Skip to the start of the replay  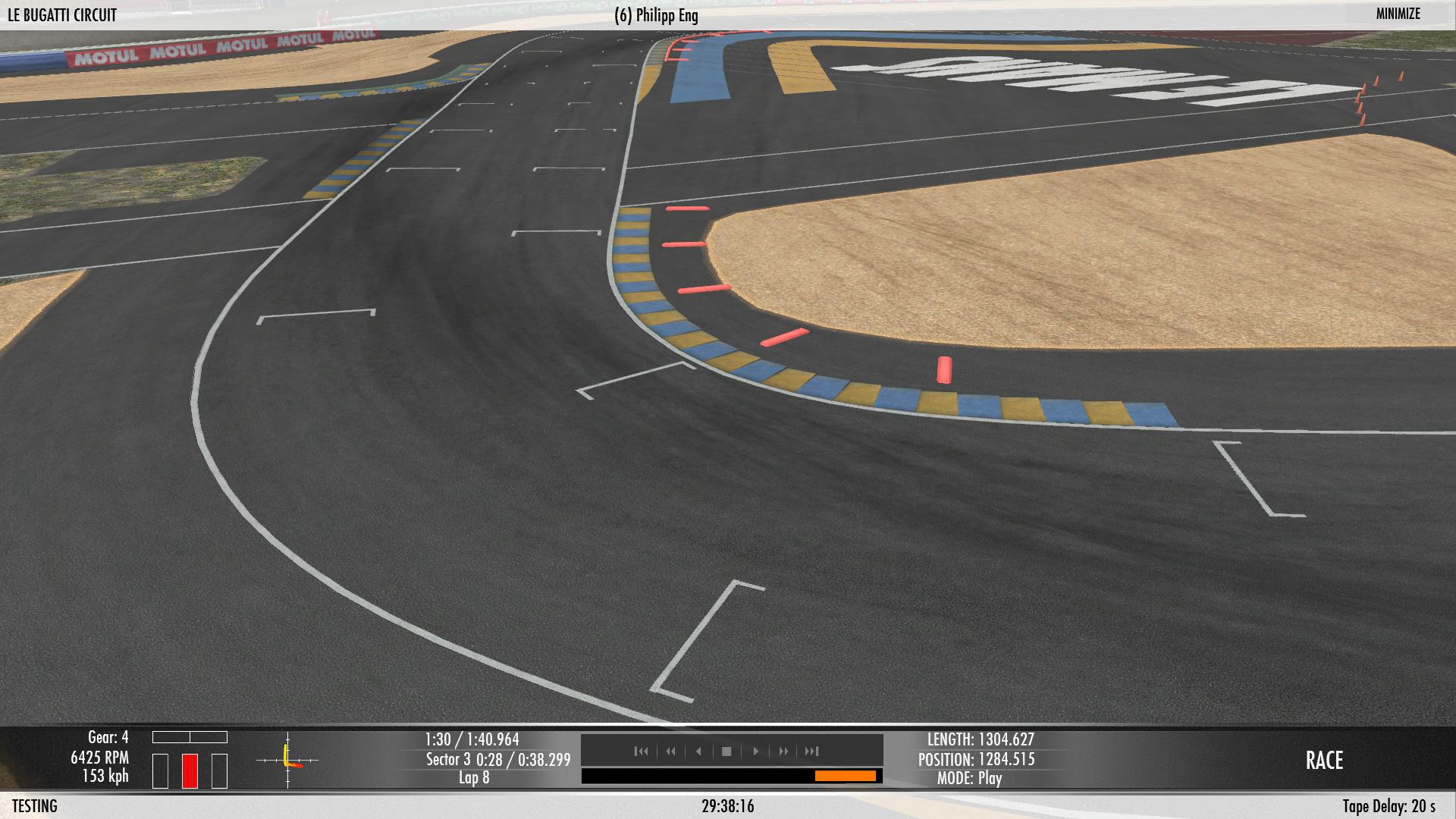click(x=641, y=752)
